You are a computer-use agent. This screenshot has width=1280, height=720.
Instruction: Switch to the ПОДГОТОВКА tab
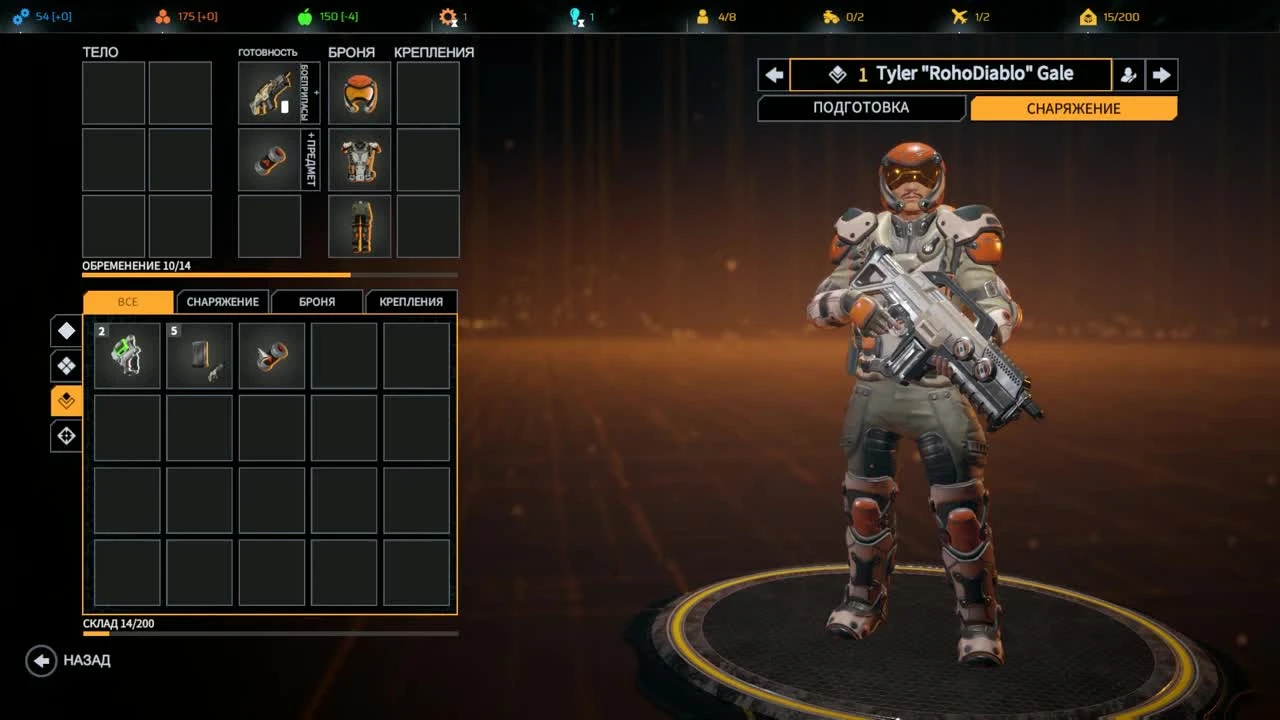point(861,107)
